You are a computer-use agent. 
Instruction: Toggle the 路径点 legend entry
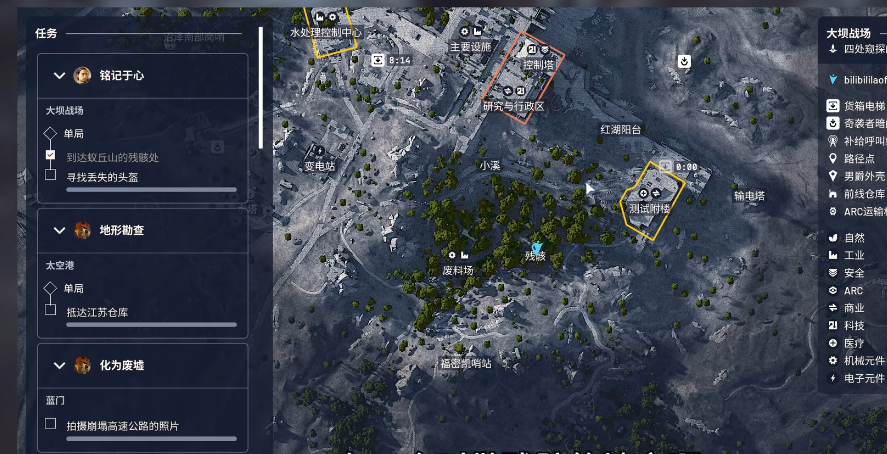click(x=856, y=158)
